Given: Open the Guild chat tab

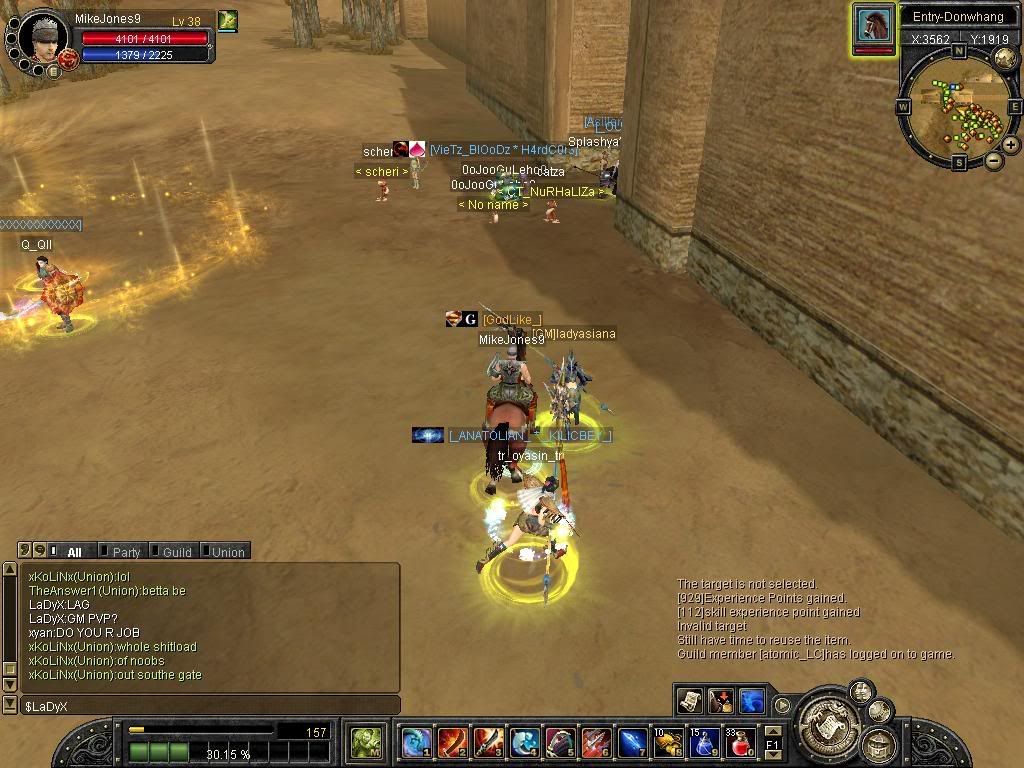Looking at the screenshot, I should (x=176, y=551).
